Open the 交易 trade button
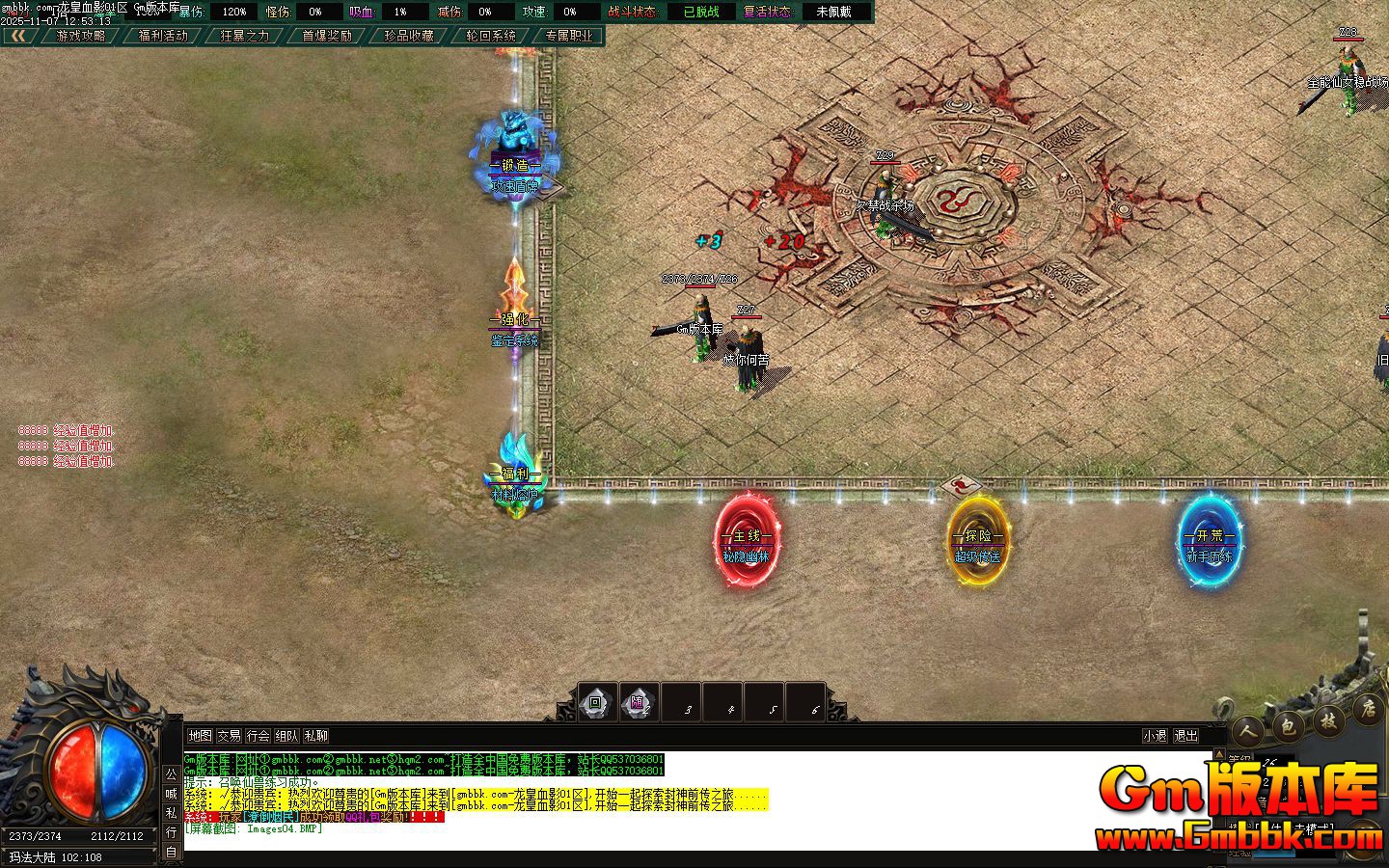This screenshot has width=1389, height=868. 229,736
